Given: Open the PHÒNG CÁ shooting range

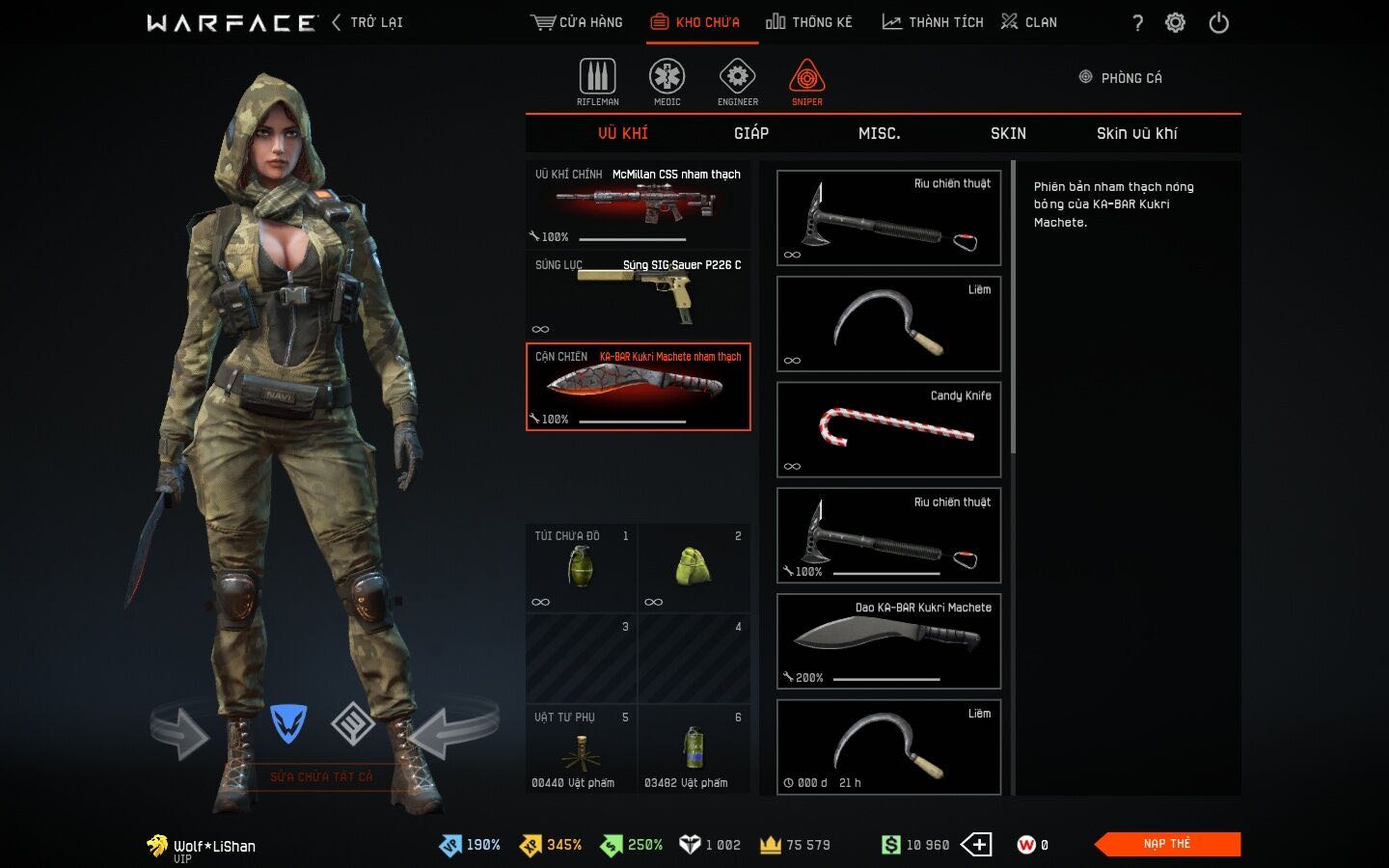Looking at the screenshot, I should [x=1121, y=78].
